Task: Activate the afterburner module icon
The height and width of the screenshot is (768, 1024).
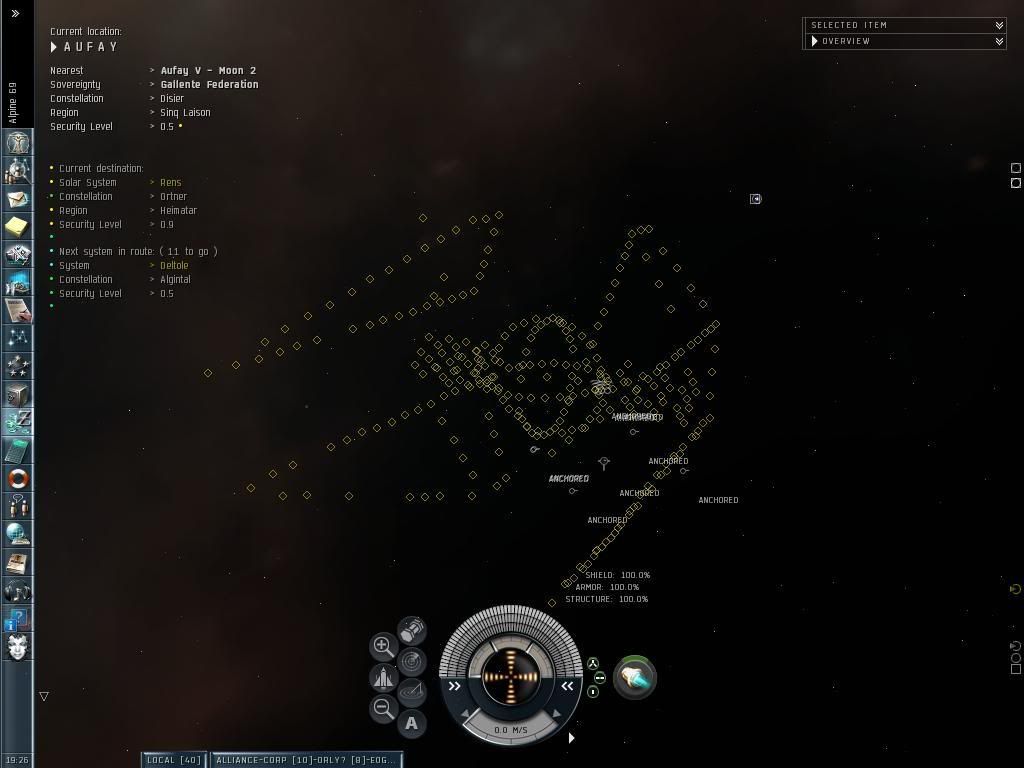Action: (634, 678)
